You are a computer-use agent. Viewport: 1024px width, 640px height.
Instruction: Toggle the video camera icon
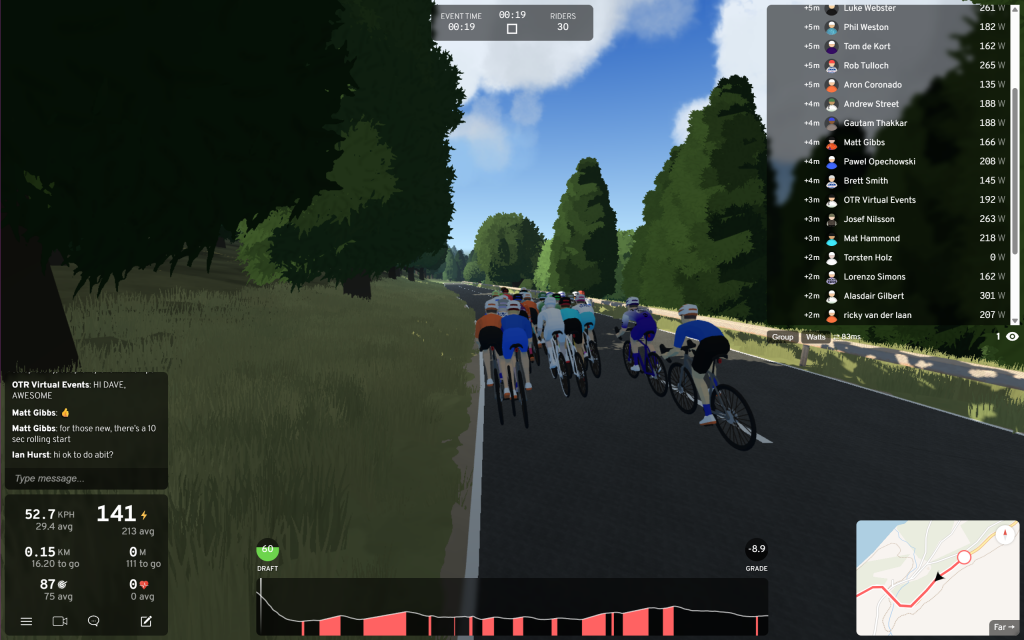point(60,621)
